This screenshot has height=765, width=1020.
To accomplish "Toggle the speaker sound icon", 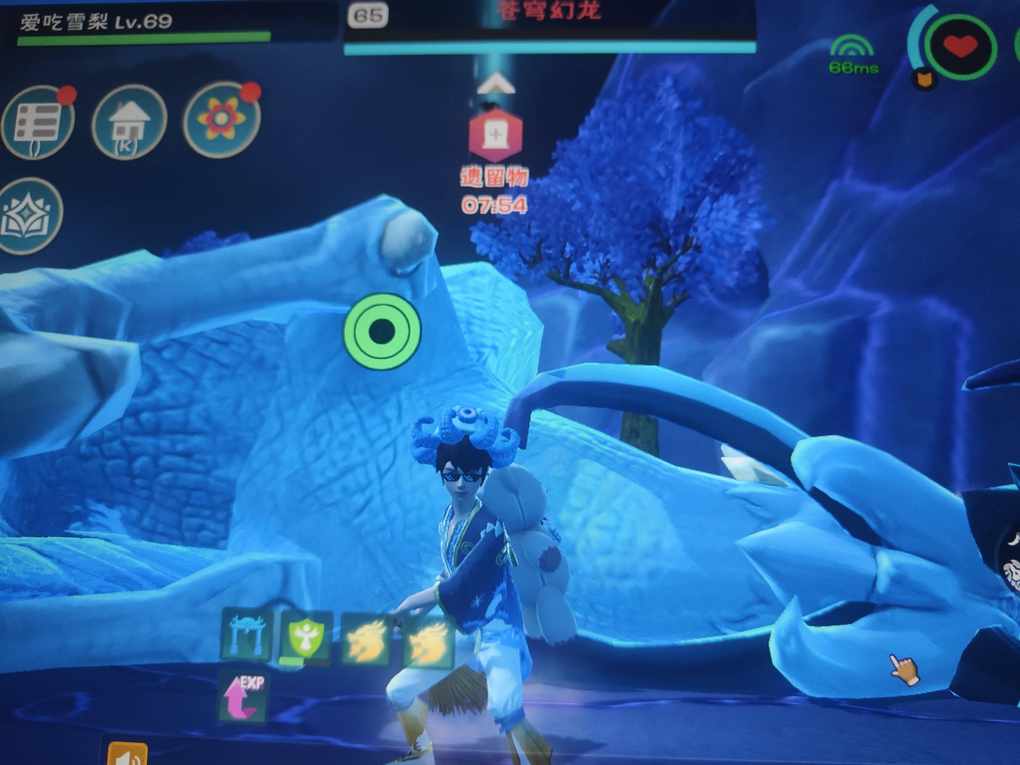I will (127, 753).
